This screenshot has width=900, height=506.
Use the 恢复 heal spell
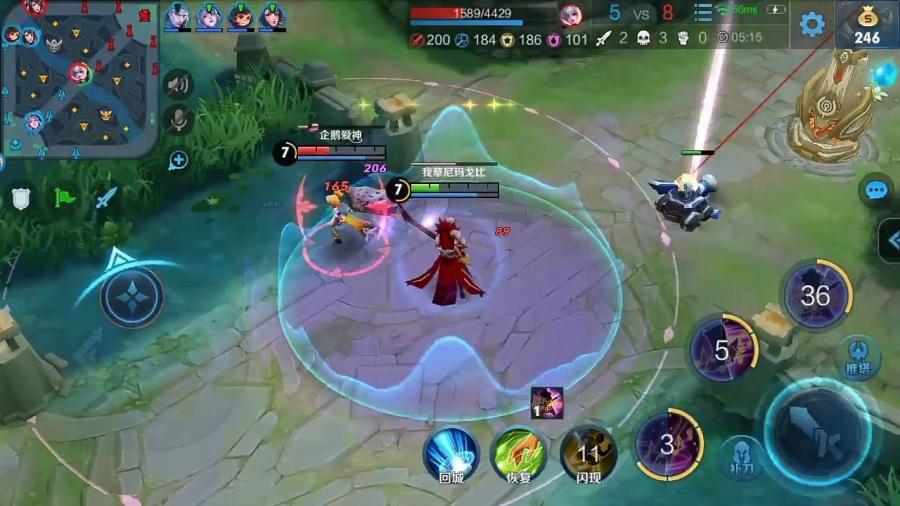tap(519, 451)
